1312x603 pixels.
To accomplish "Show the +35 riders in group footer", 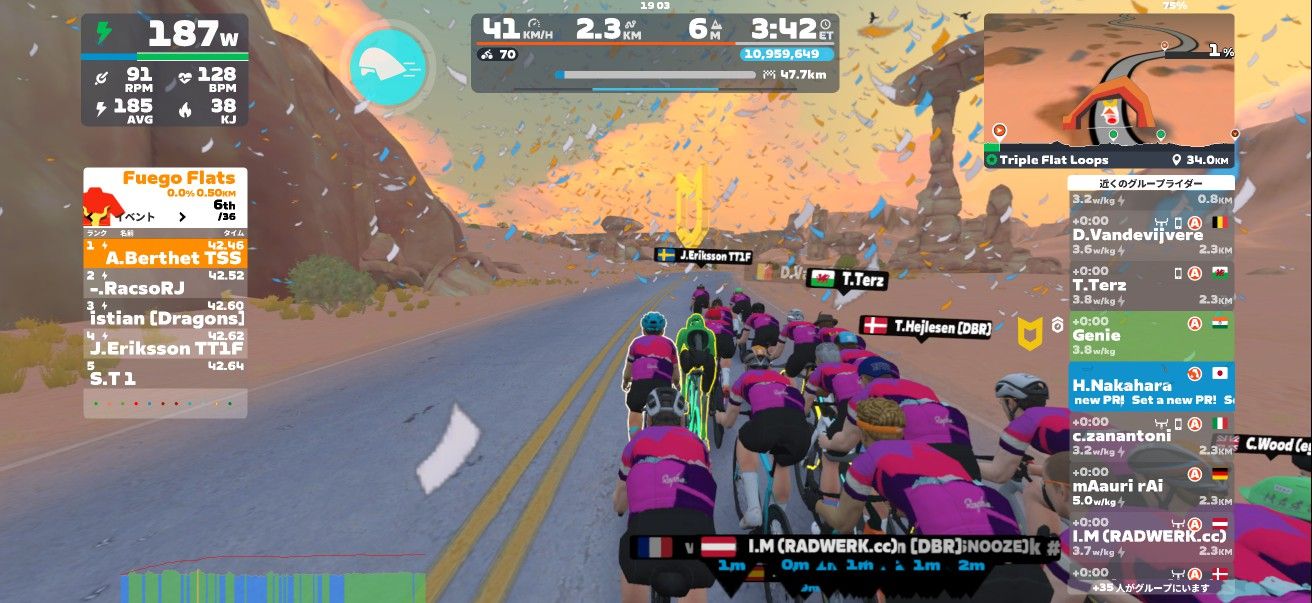I will point(1150,588).
